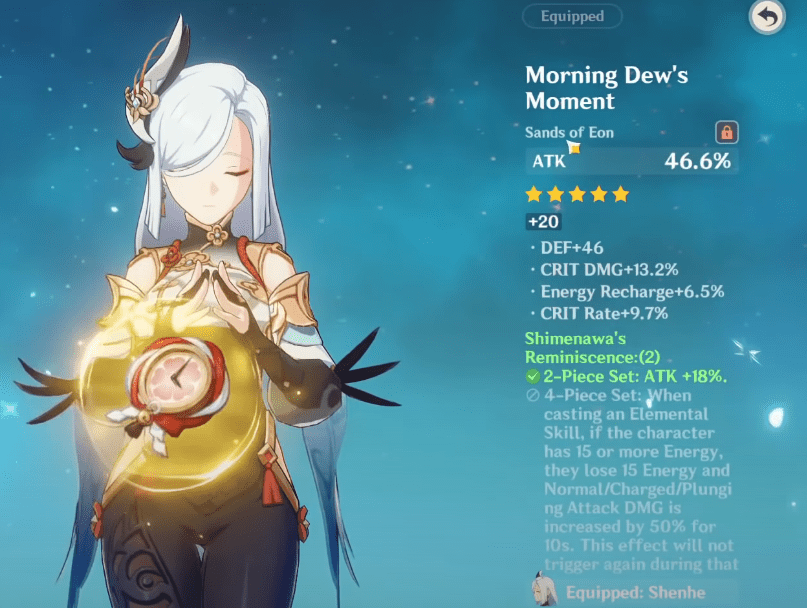Click the back arrow button
Viewport: 807px width, 608px height.
tap(767, 17)
